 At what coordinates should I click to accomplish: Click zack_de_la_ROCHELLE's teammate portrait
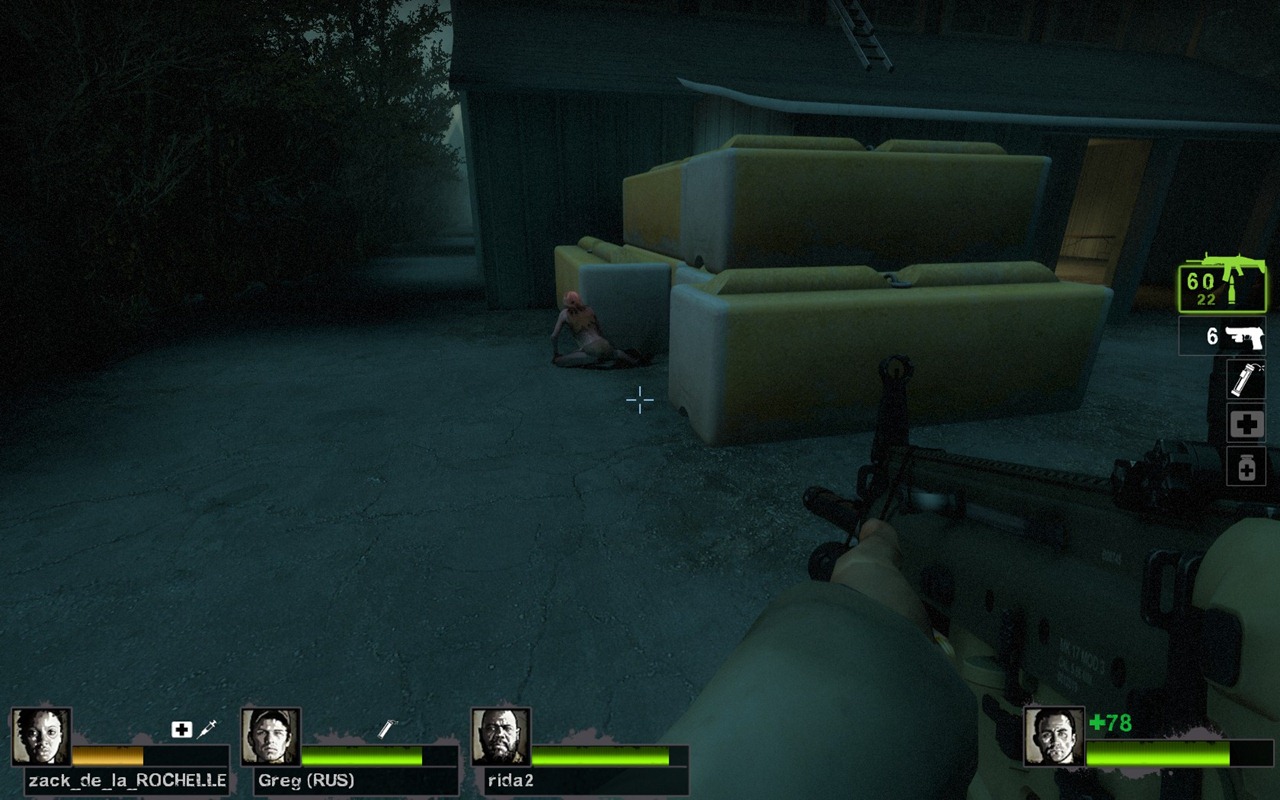pyautogui.click(x=41, y=737)
